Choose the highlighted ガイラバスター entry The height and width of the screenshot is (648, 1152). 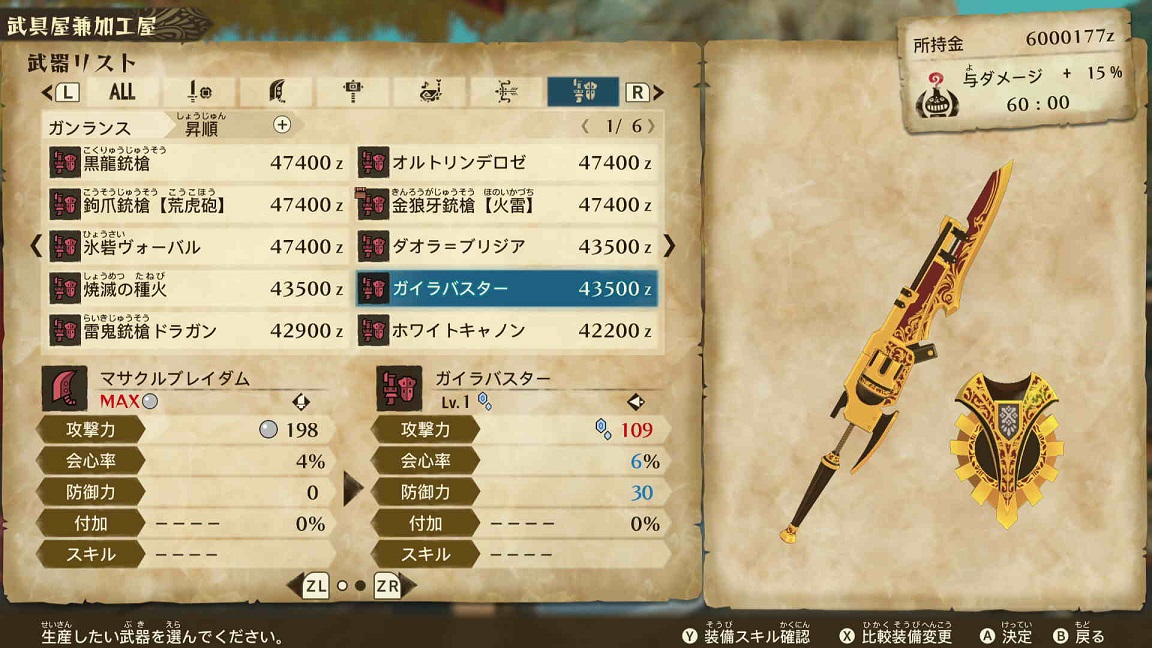507,288
